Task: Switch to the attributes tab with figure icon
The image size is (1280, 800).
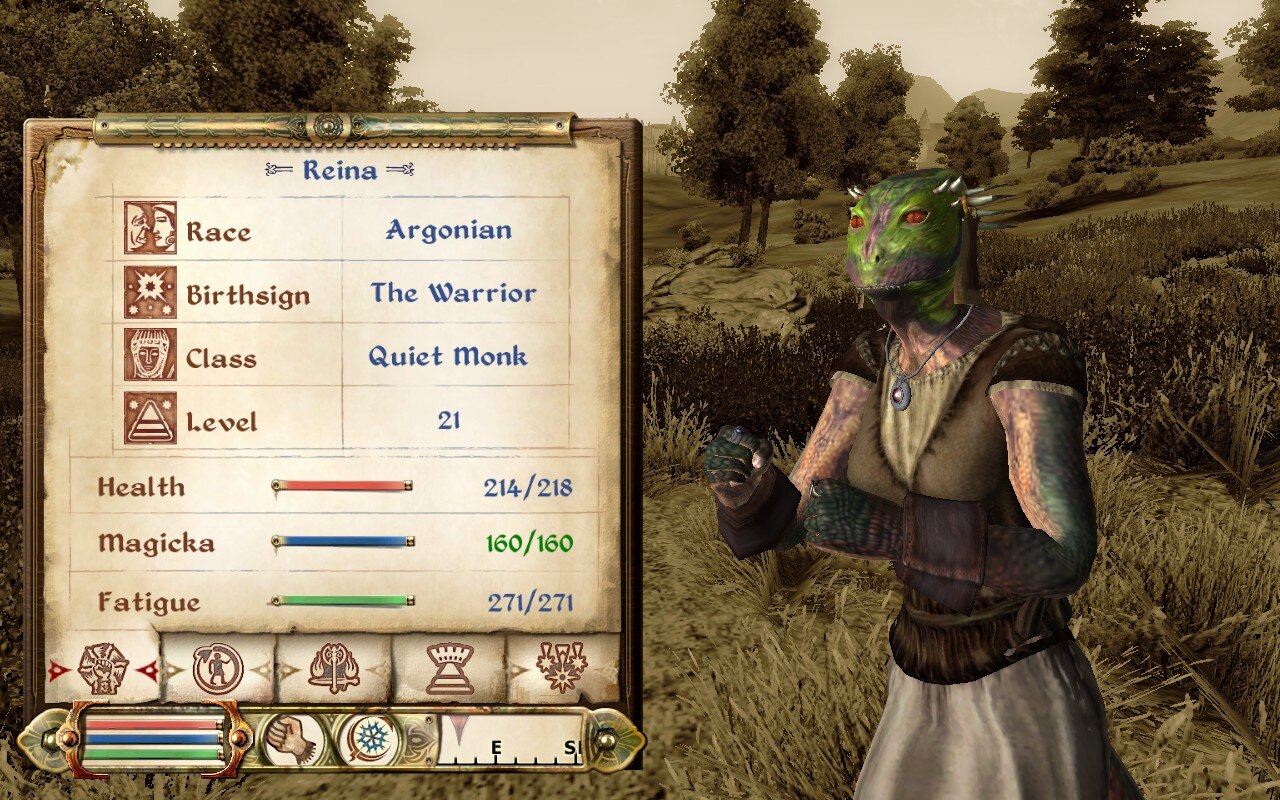Action: click(218, 668)
